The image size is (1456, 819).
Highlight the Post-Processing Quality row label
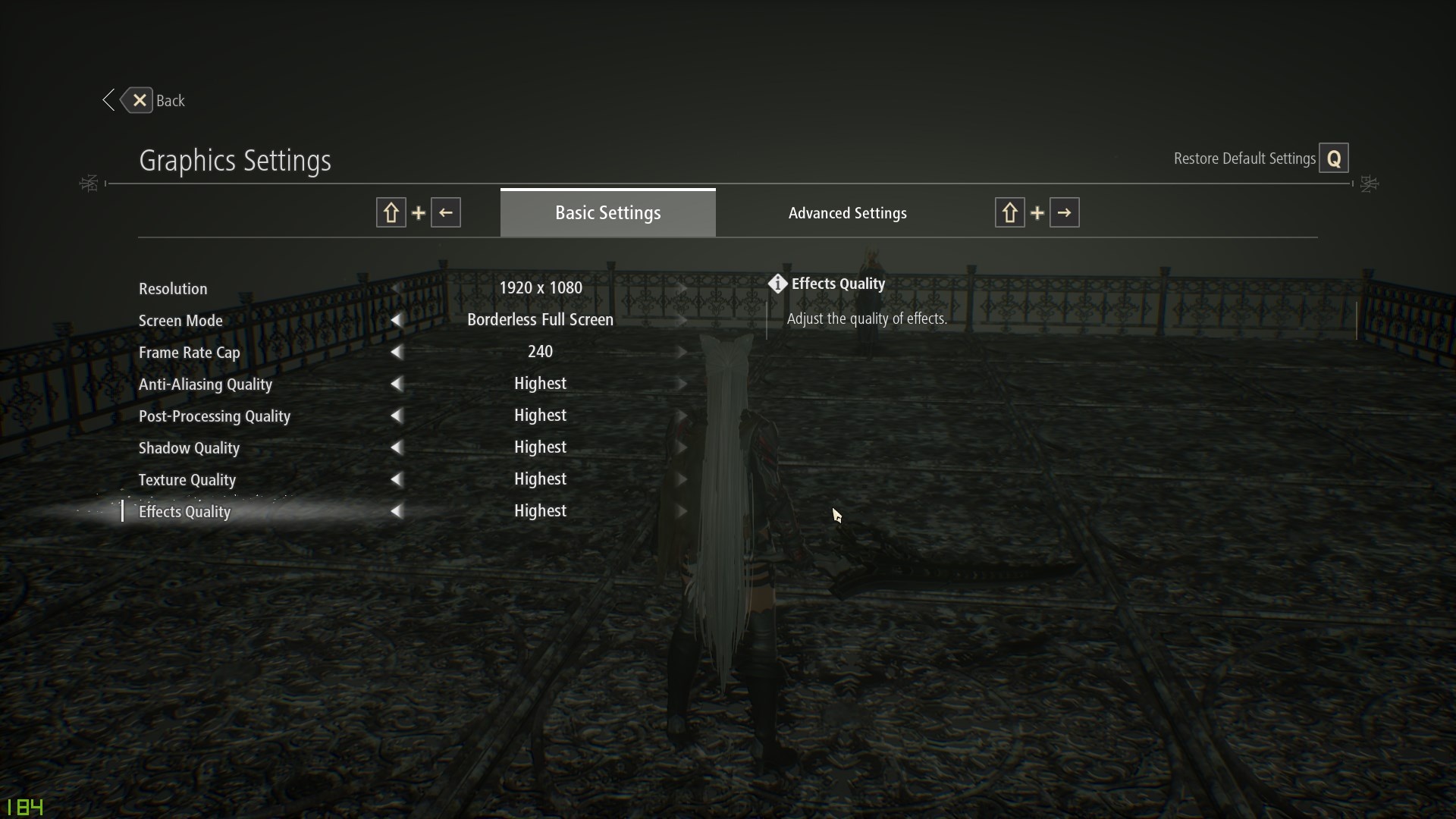[214, 416]
